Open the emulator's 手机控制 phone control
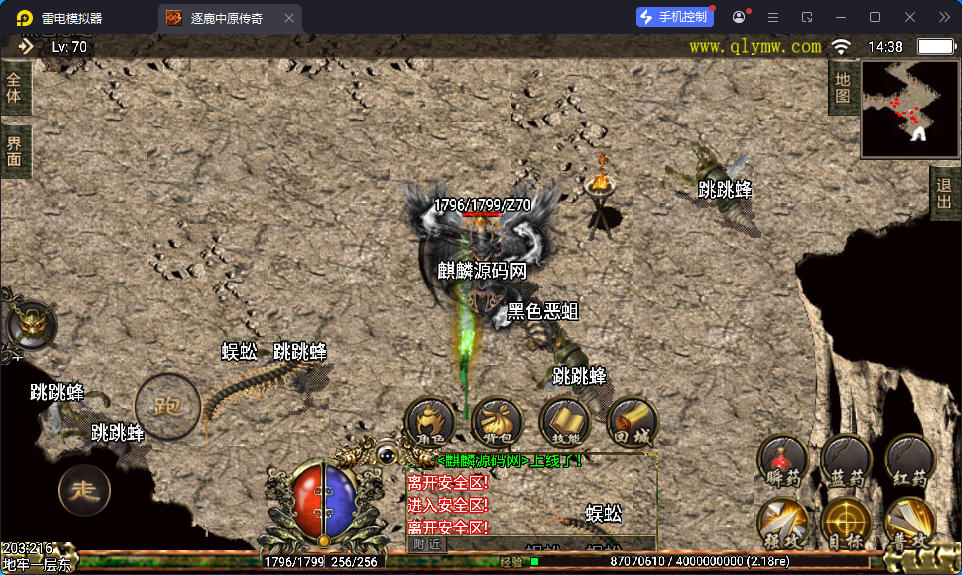Image resolution: width=962 pixels, height=575 pixels. tap(675, 17)
